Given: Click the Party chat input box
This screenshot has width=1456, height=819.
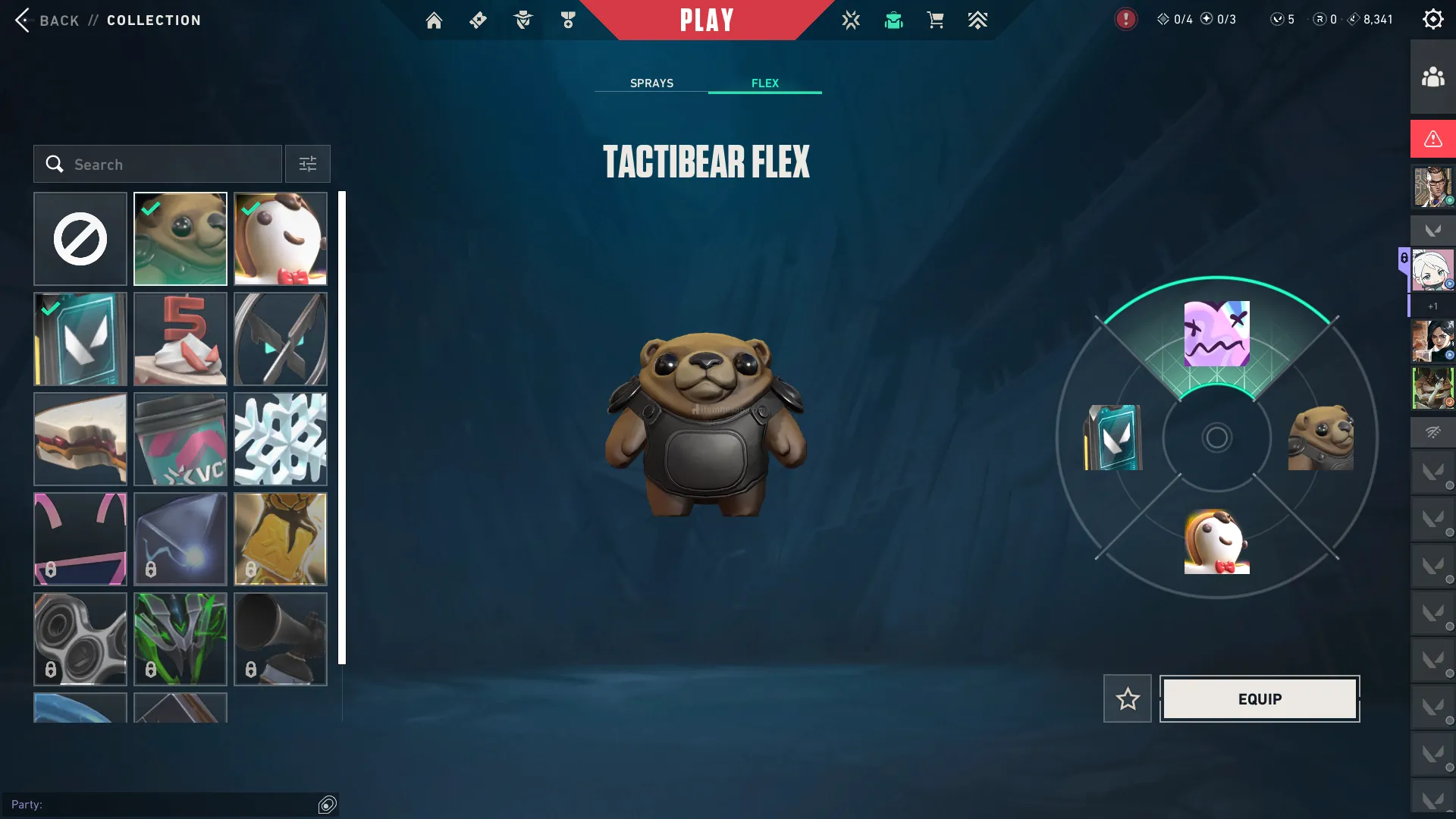Looking at the screenshot, I should 167,805.
